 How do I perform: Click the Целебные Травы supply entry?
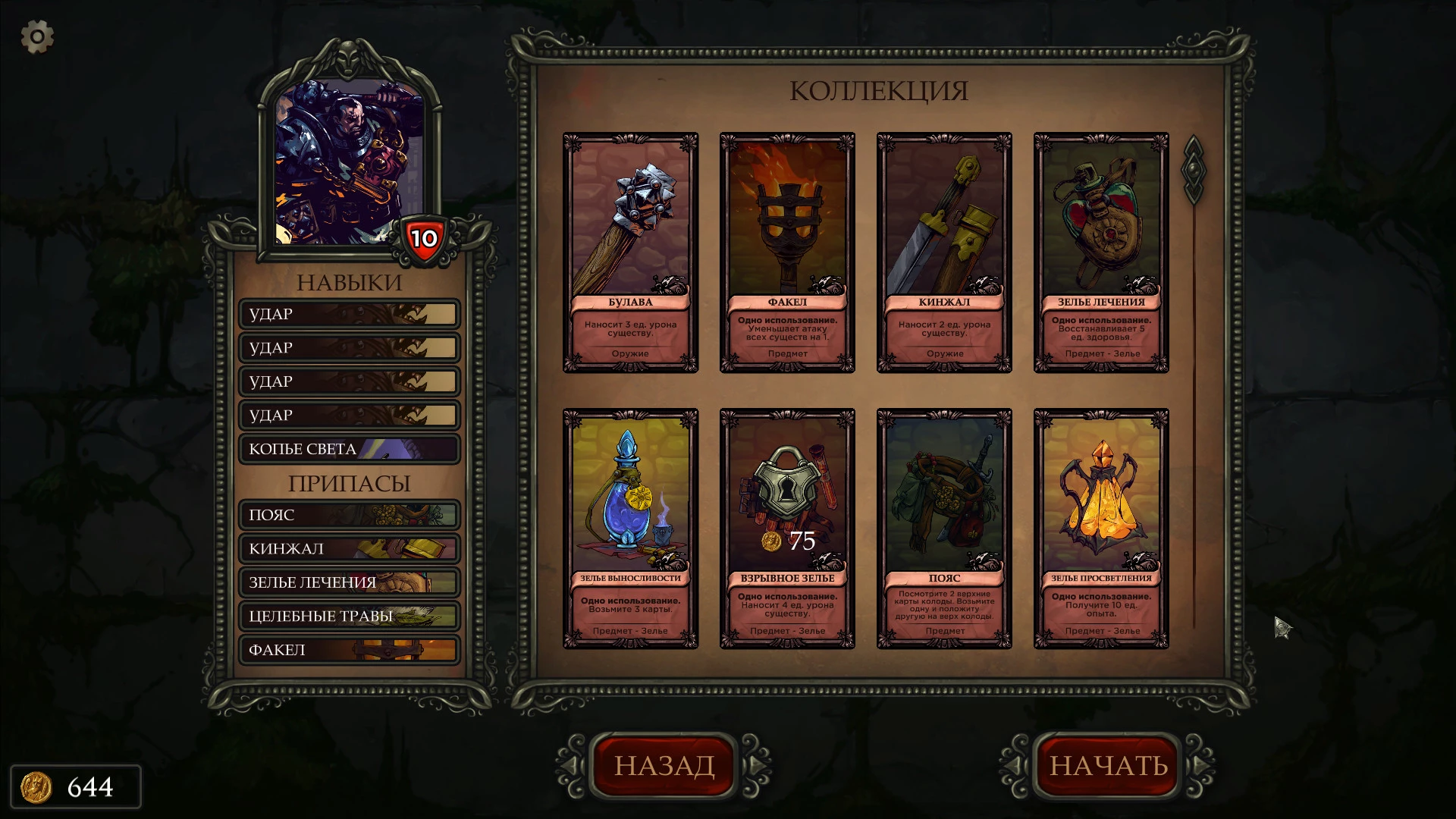pos(350,616)
